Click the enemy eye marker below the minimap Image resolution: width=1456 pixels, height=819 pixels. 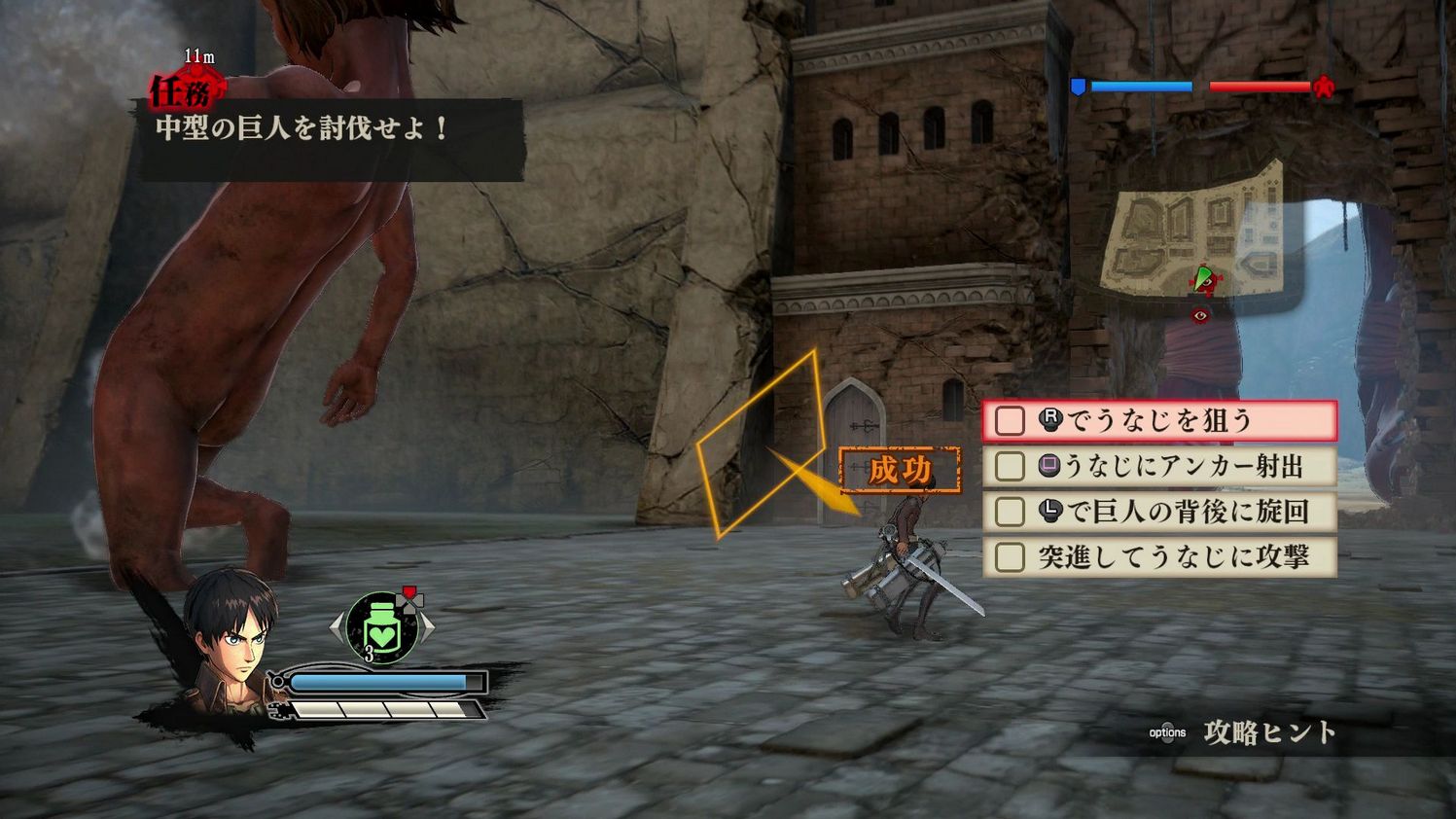pos(1200,314)
